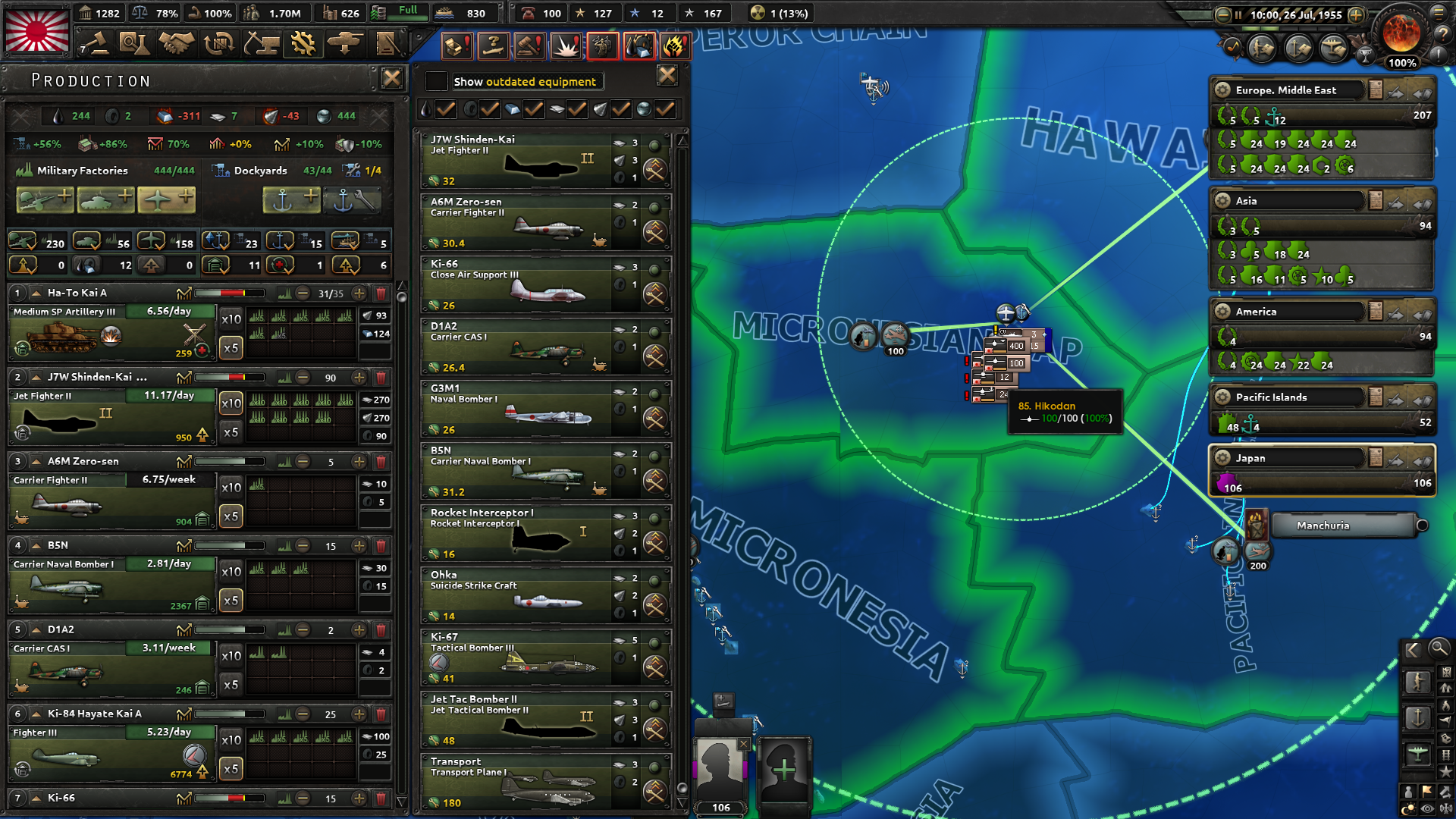Pause the game with the pause button
This screenshot has width=1456, height=819.
(1238, 14)
